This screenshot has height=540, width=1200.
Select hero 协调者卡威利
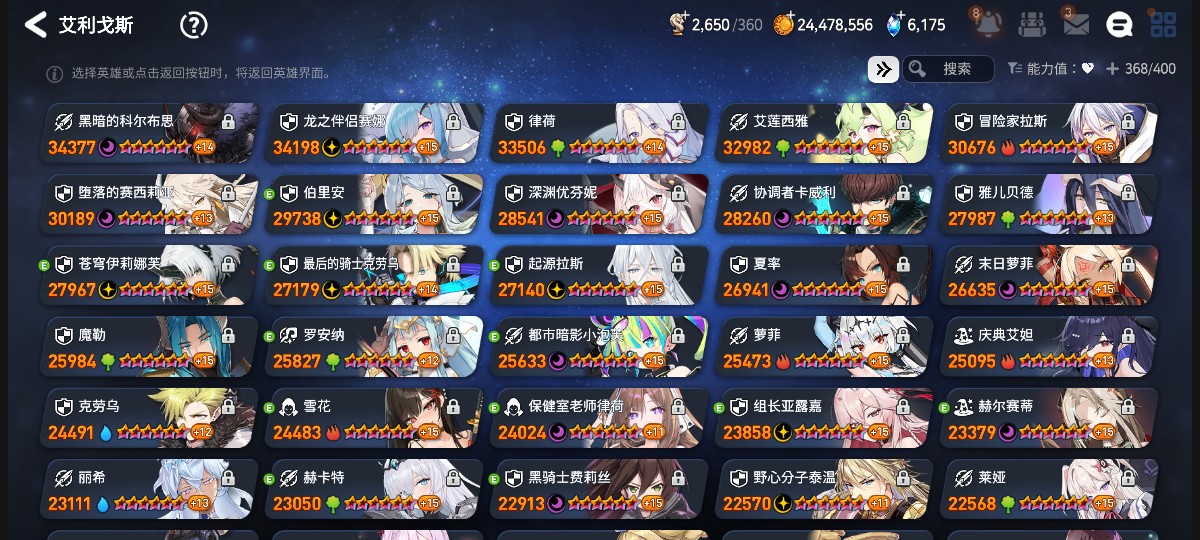coord(825,204)
